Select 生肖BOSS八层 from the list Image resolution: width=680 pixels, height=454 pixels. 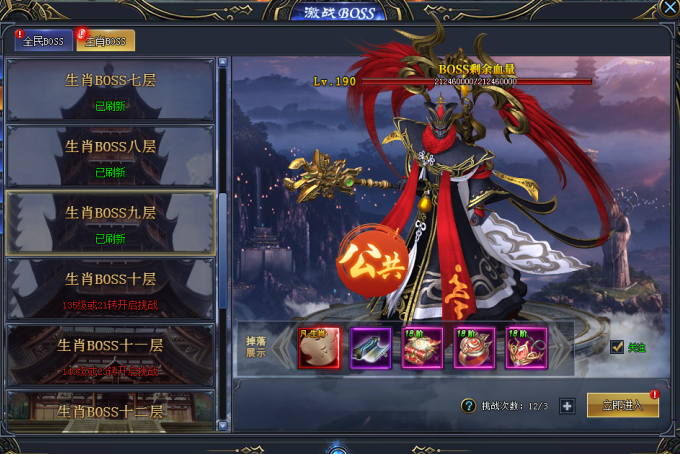click(x=110, y=155)
